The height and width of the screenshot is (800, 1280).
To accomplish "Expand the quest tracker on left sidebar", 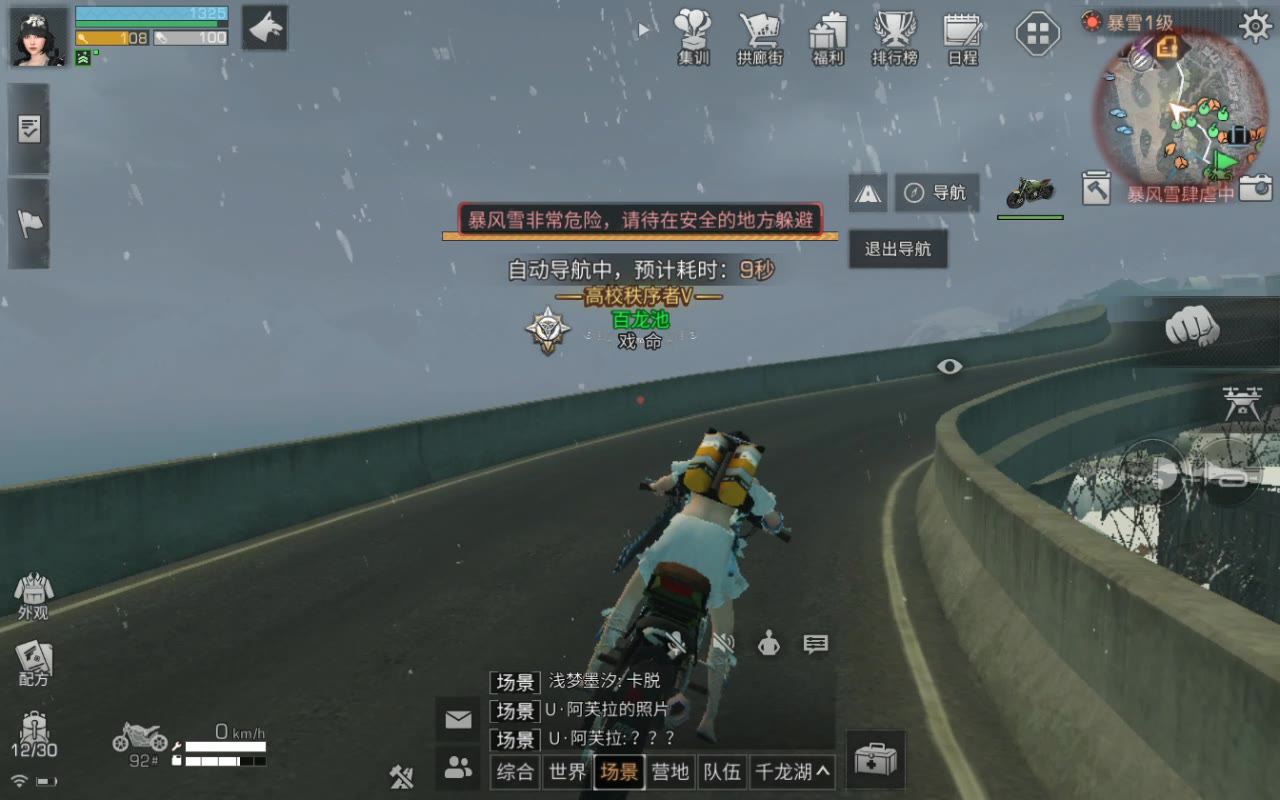I will point(29,130).
